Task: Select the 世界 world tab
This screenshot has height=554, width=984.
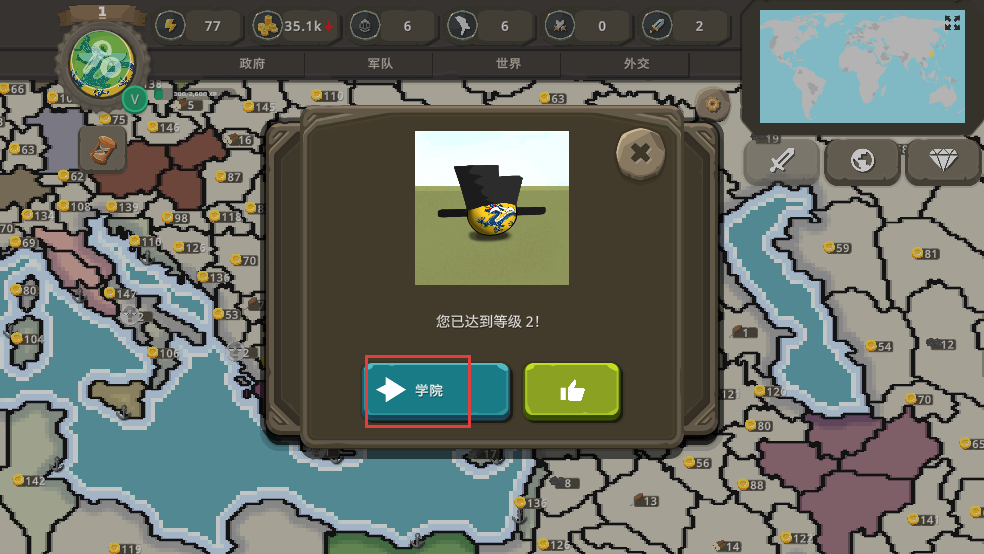Action: pos(508,63)
